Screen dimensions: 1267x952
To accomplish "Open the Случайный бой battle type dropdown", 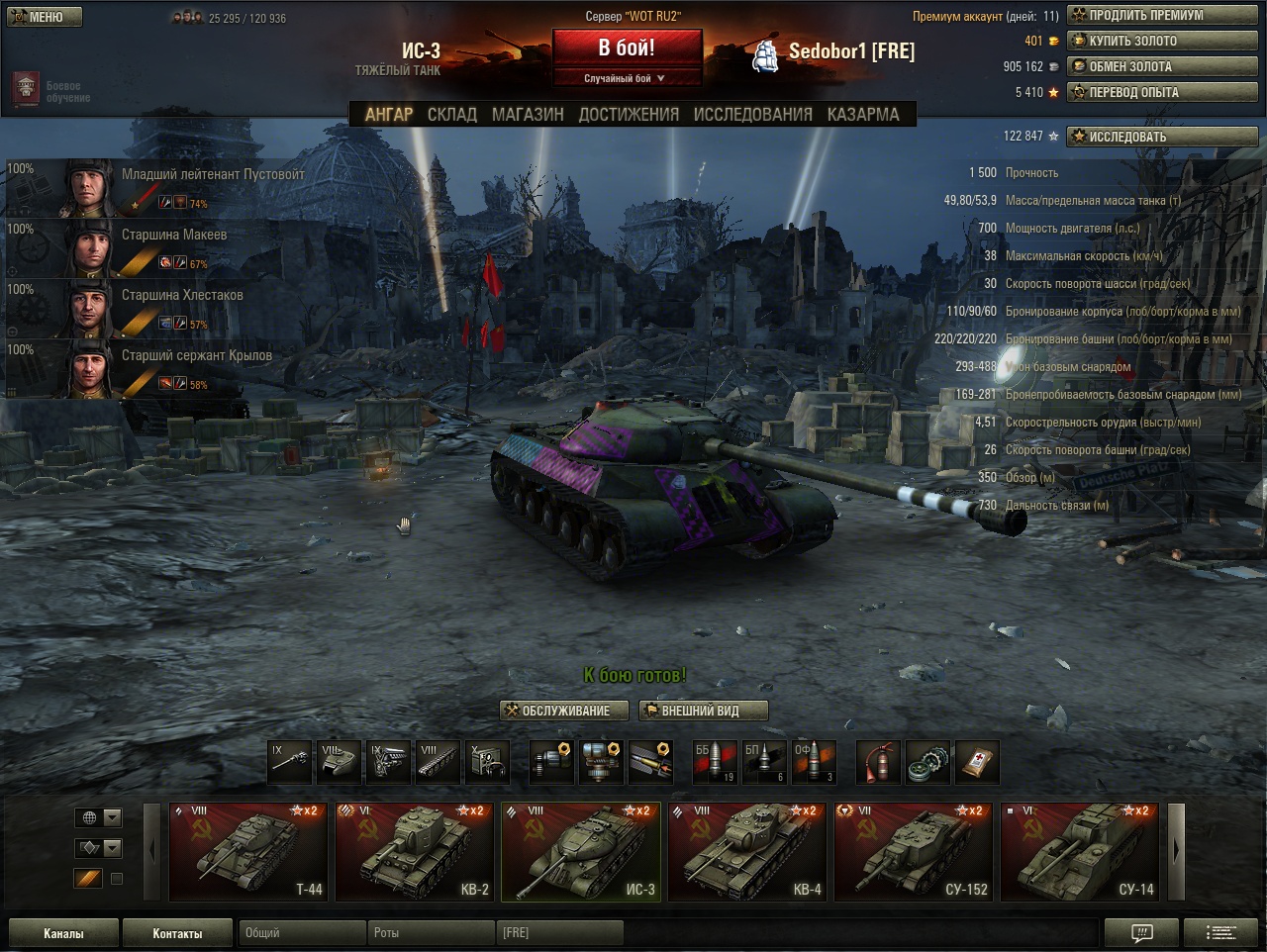I will point(626,78).
